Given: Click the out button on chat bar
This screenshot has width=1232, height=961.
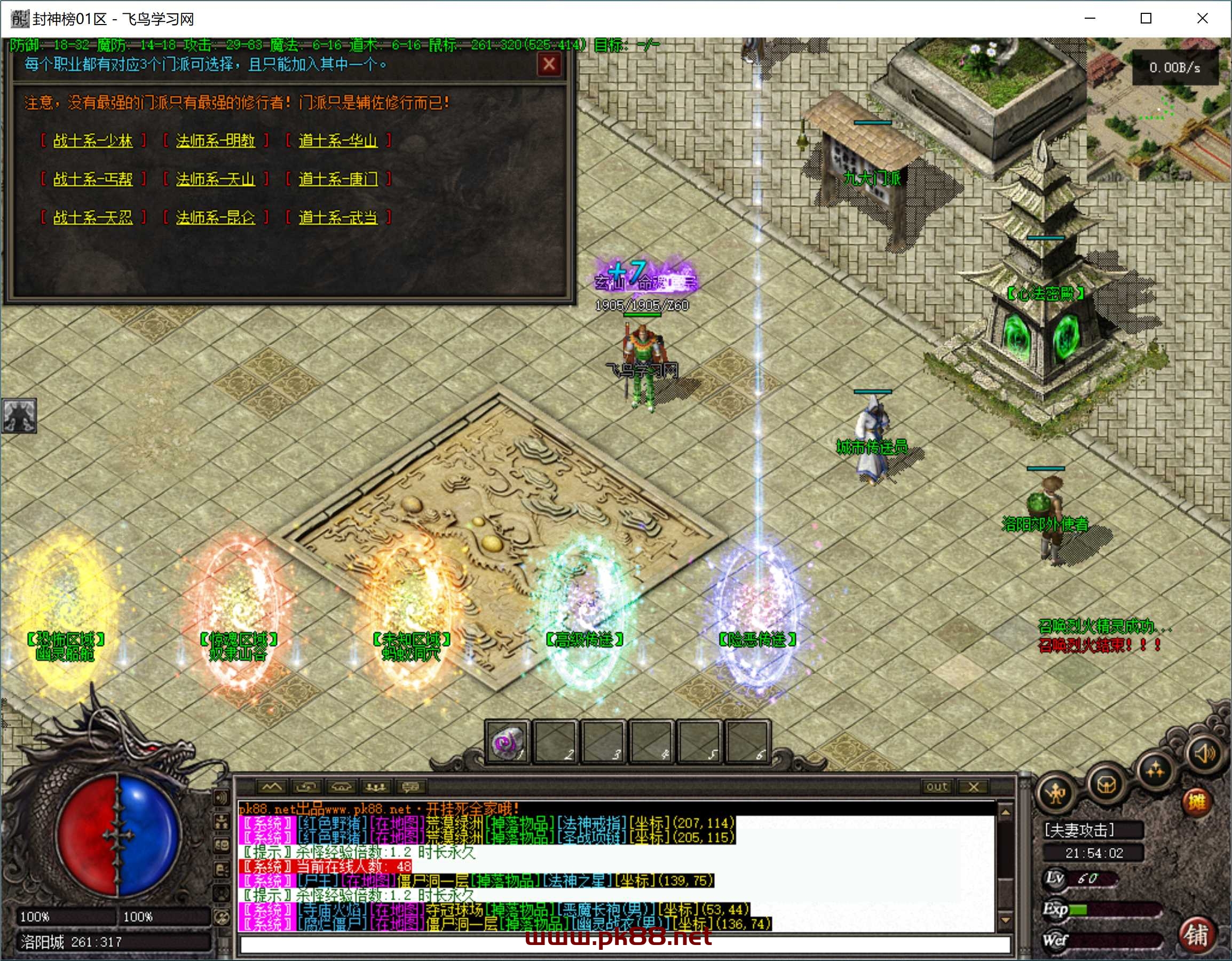Looking at the screenshot, I should click(936, 786).
